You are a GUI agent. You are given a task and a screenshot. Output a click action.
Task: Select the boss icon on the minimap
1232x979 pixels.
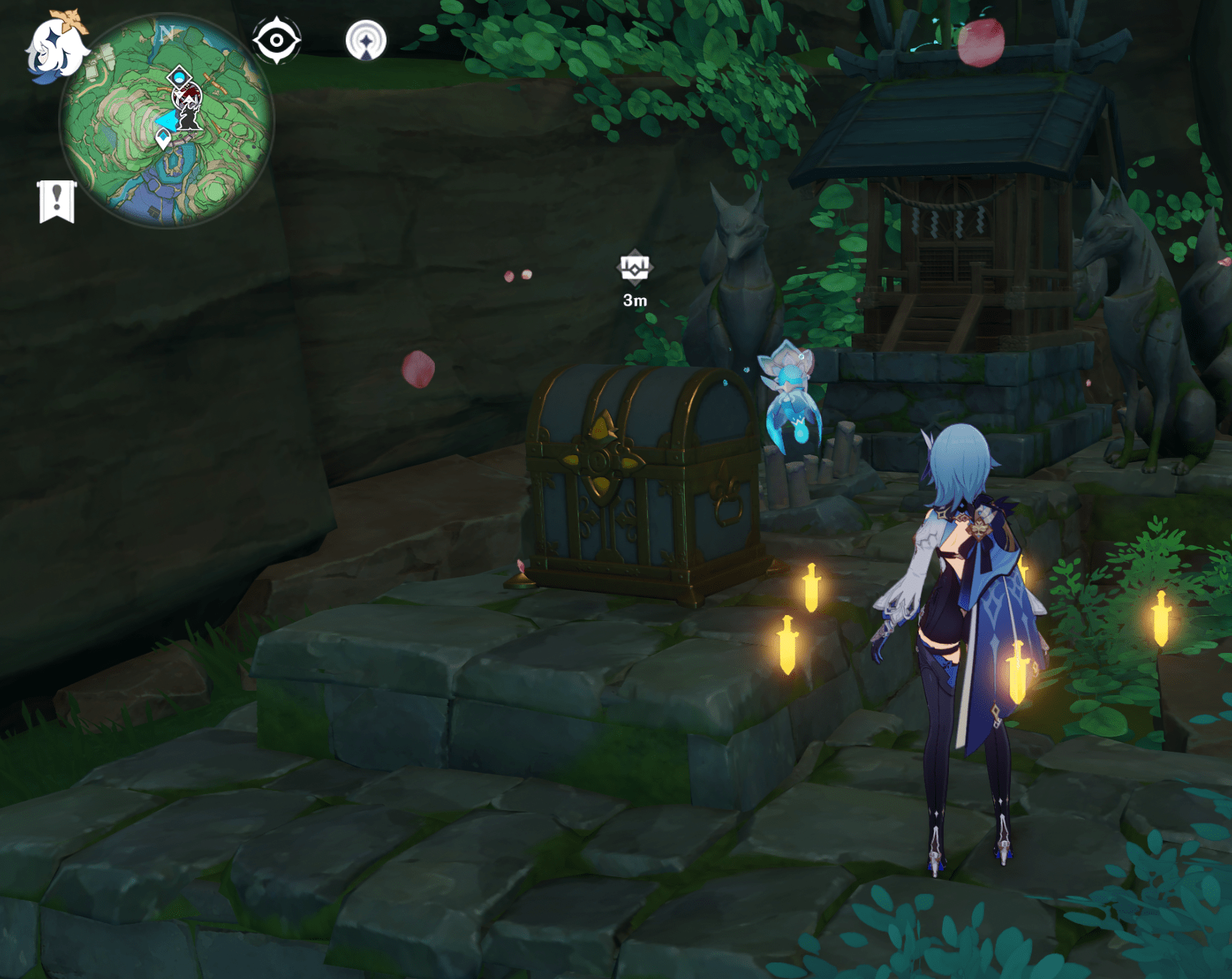coord(187,95)
